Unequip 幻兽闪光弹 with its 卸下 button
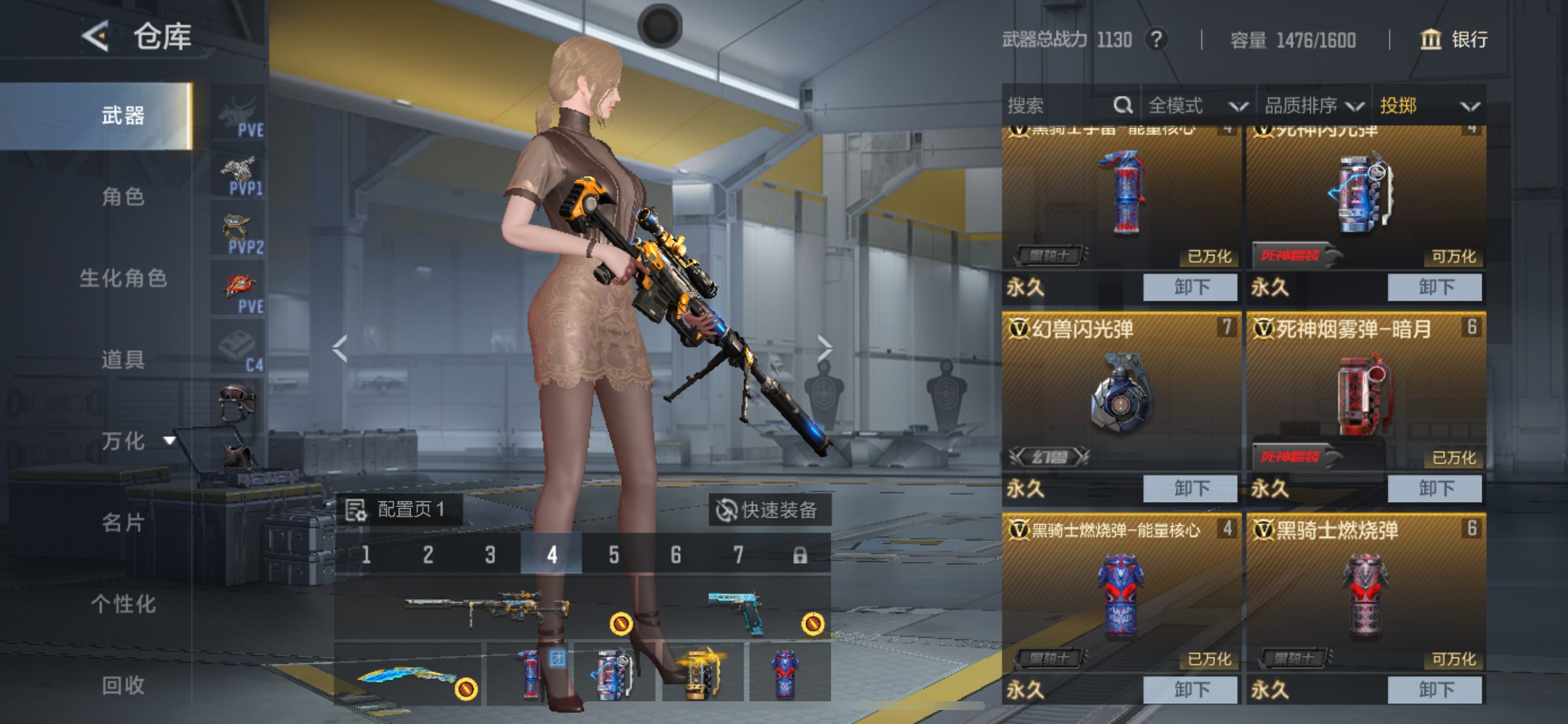1568x724 pixels. click(1189, 488)
